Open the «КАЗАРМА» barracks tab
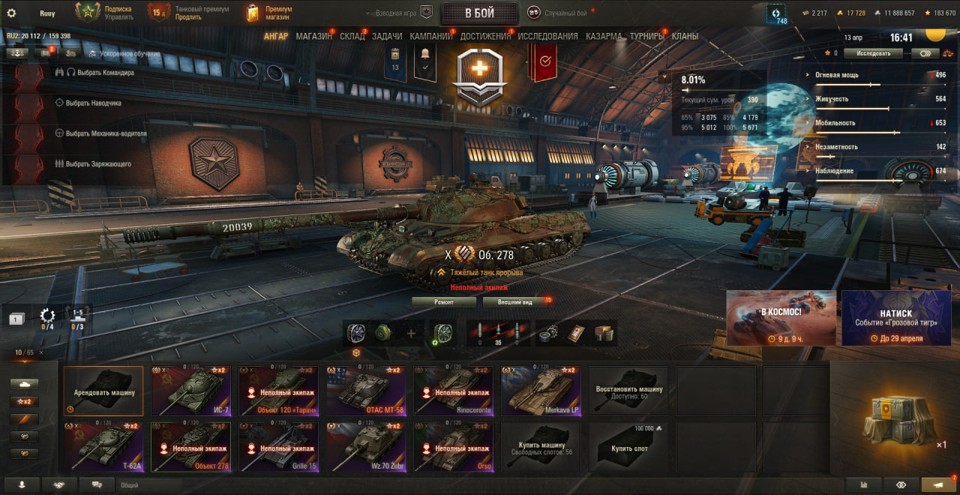 click(604, 36)
